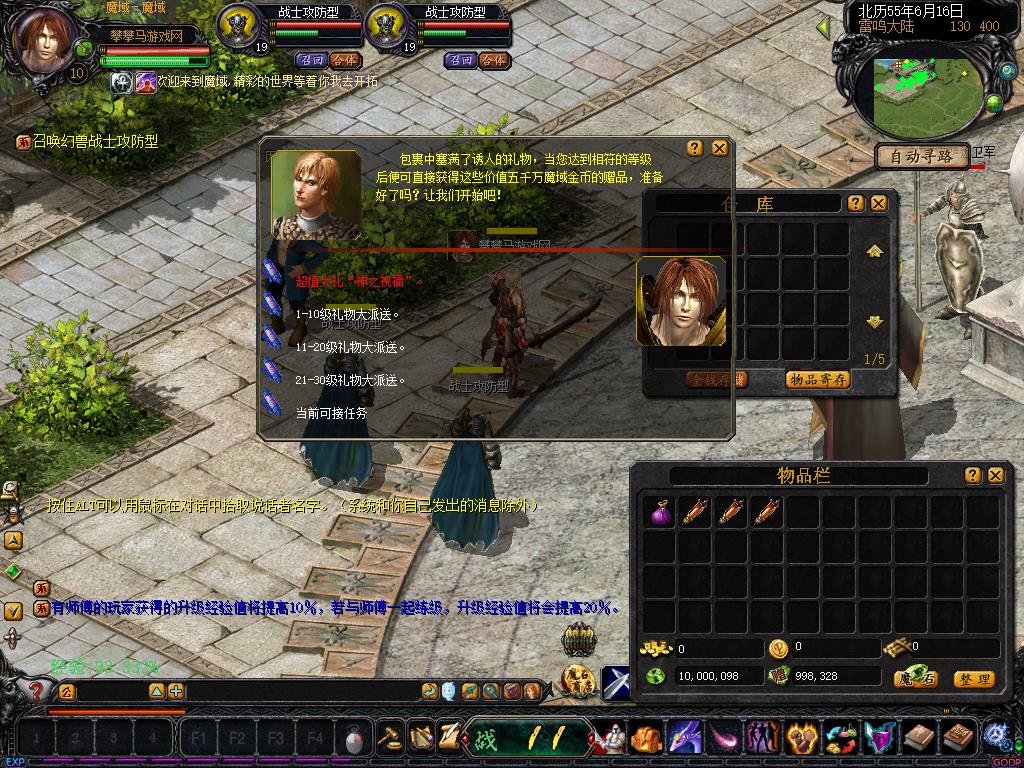Pick the 21-30级礼物大派送 dialogue option
This screenshot has width=1024, height=768.
point(350,380)
